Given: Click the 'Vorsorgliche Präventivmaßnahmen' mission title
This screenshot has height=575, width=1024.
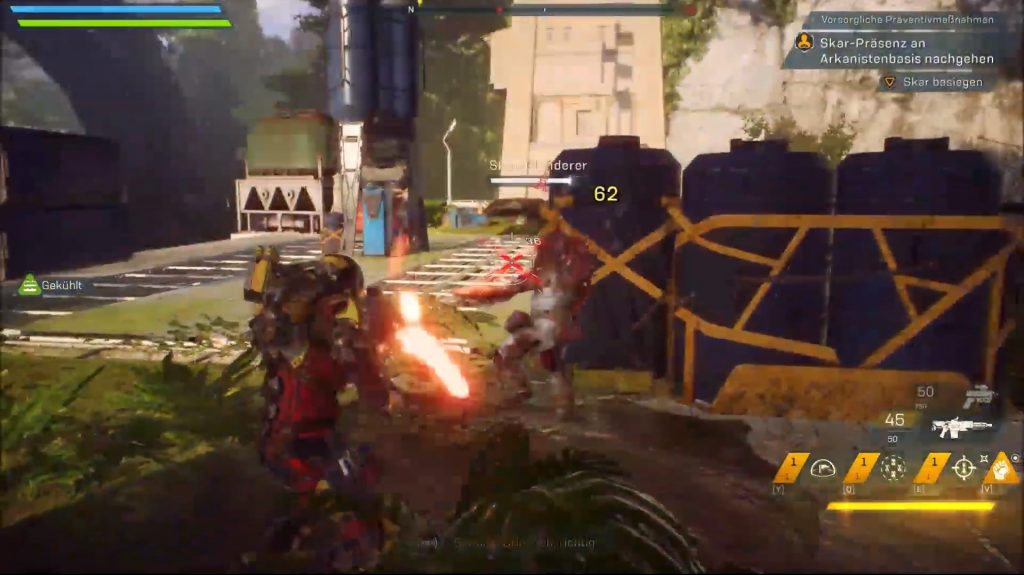Looking at the screenshot, I should pyautogui.click(x=900, y=19).
